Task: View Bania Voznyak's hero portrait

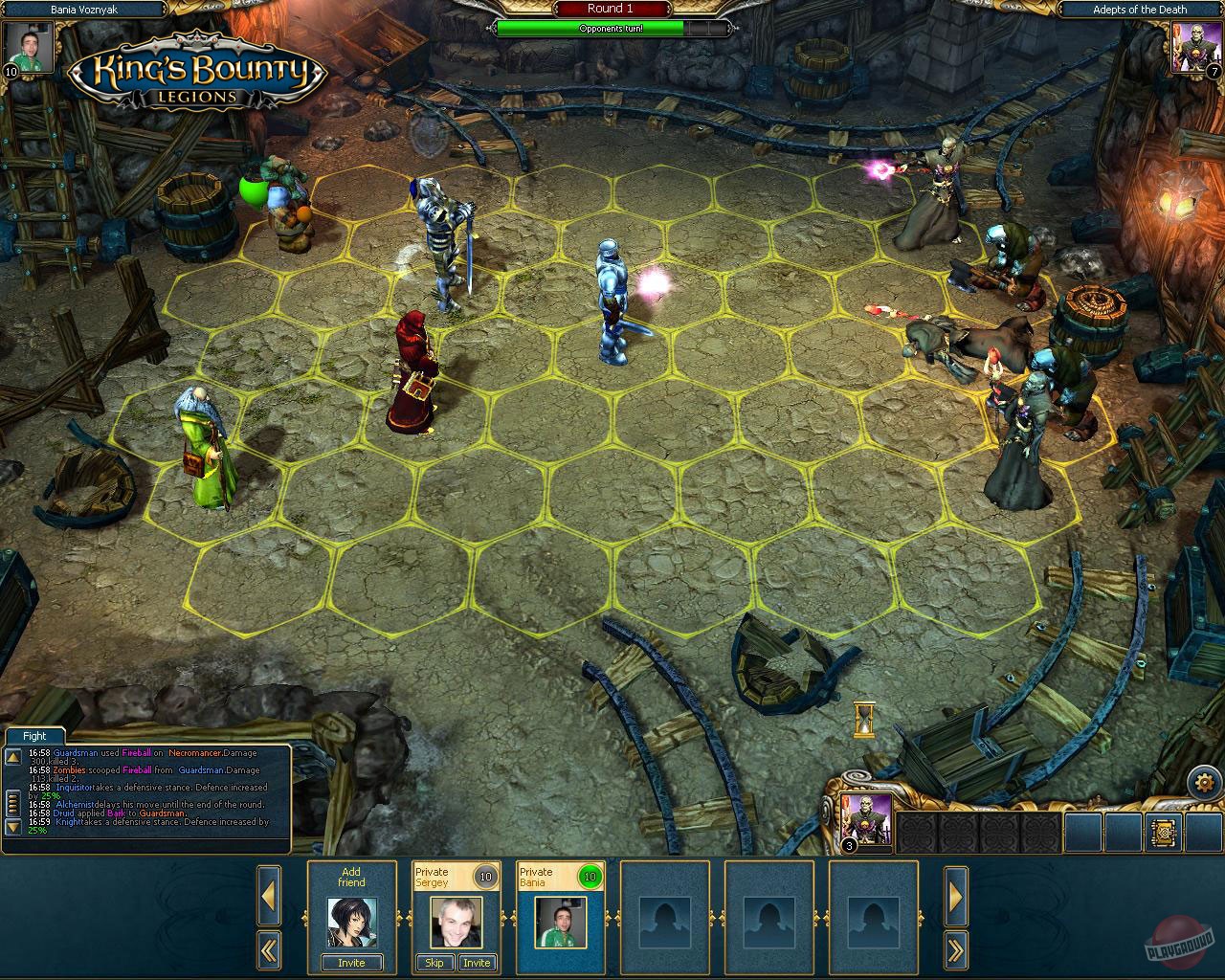Action: coord(30,50)
